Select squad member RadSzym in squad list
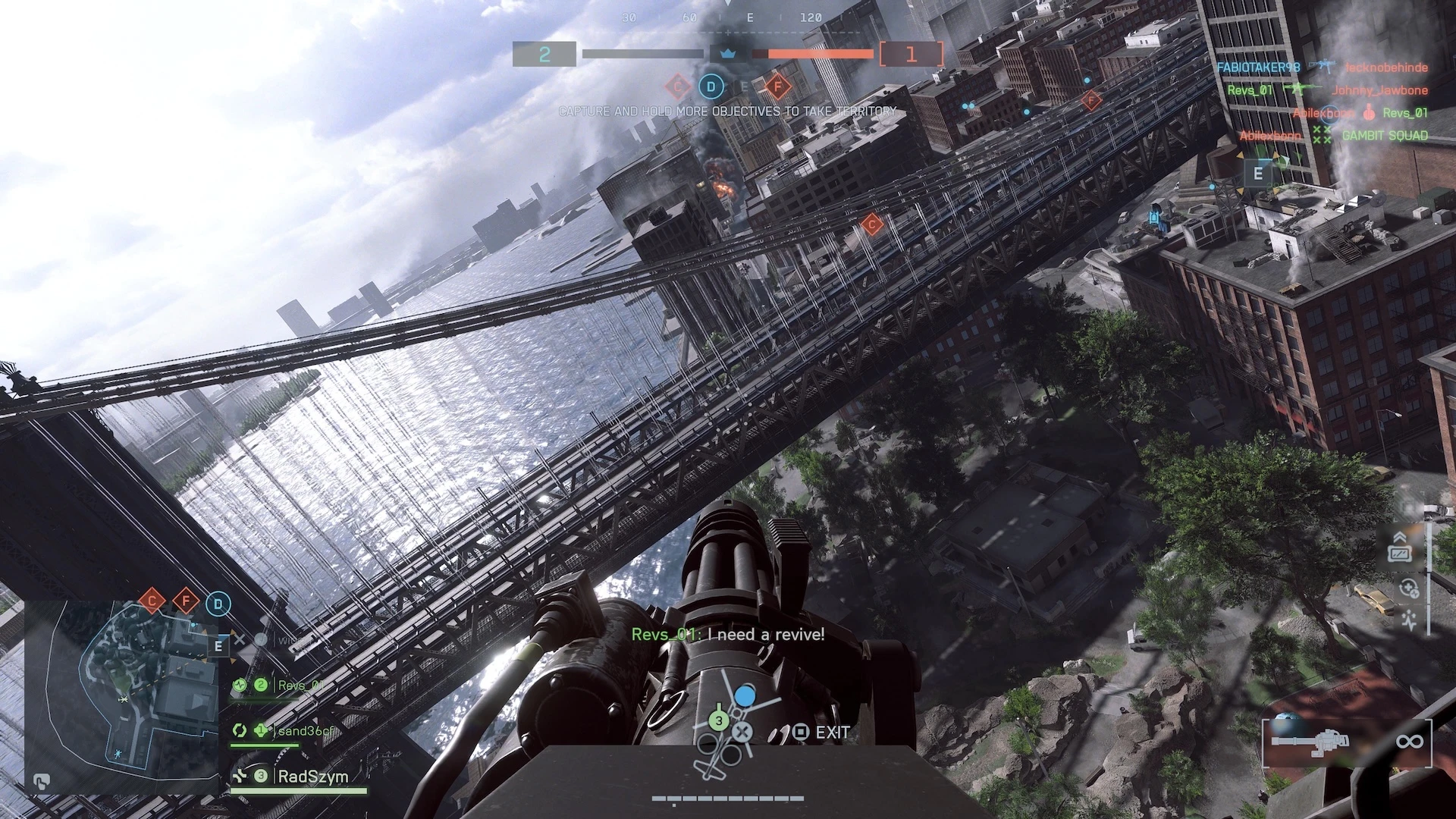1456x819 pixels. (312, 777)
